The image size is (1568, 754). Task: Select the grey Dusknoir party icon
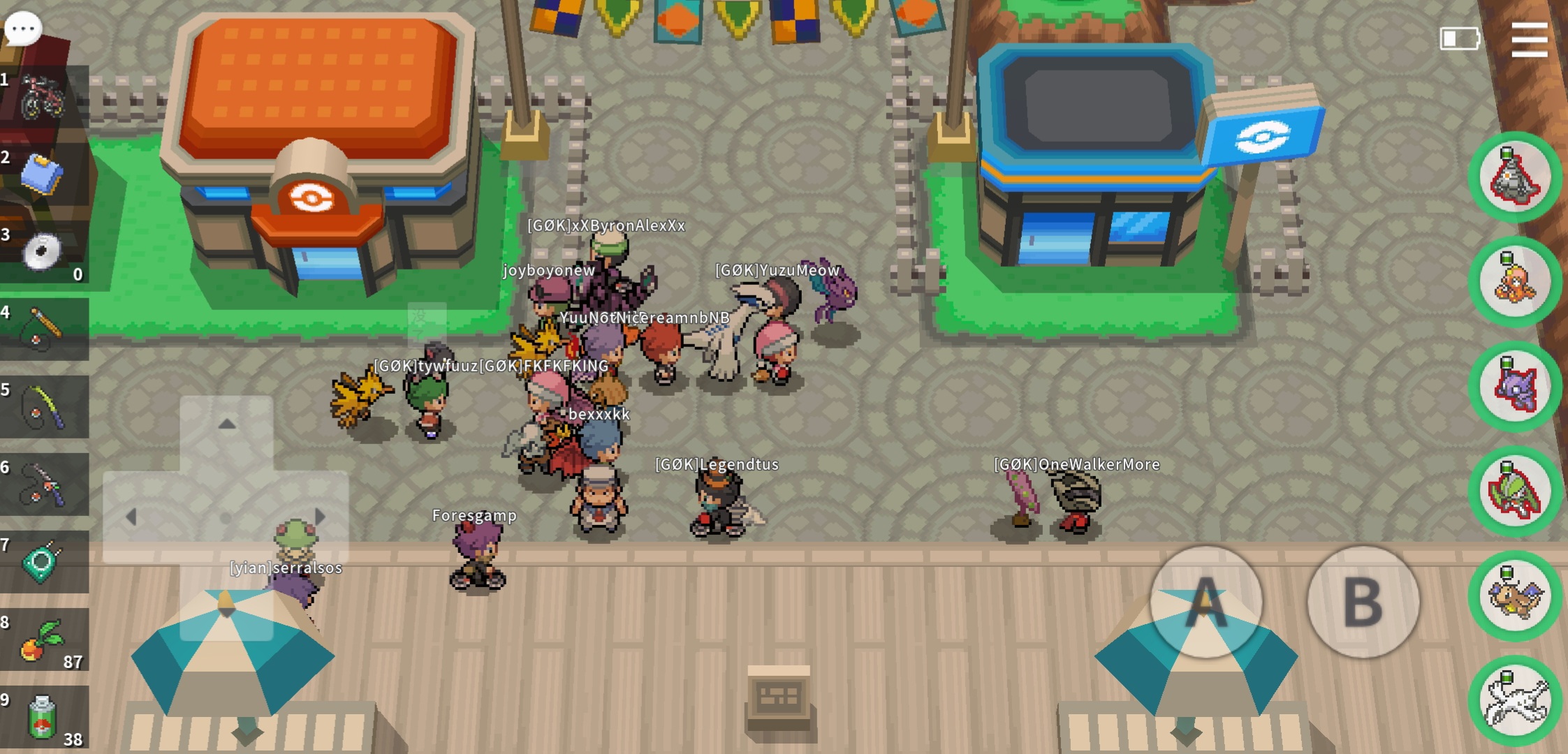1514,177
